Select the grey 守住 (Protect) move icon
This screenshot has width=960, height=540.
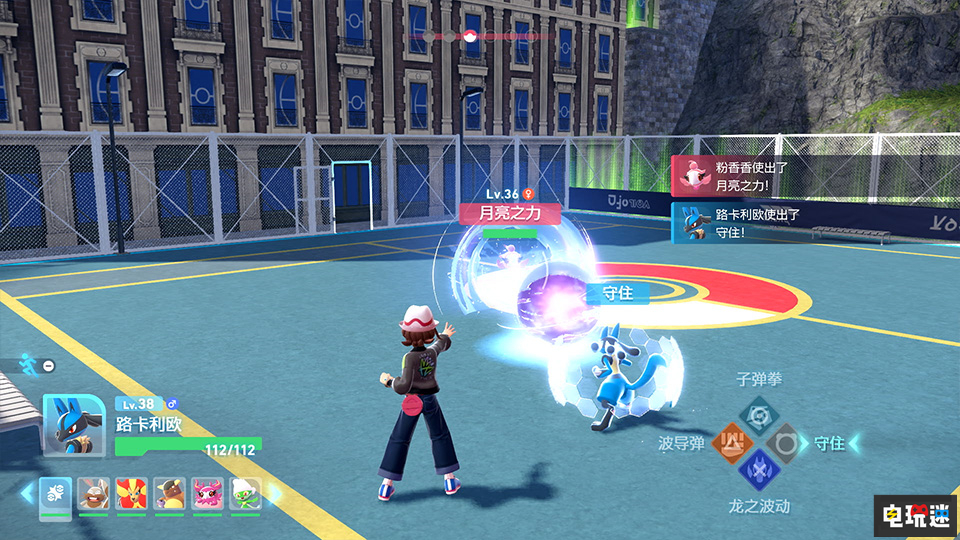pyautogui.click(x=783, y=442)
